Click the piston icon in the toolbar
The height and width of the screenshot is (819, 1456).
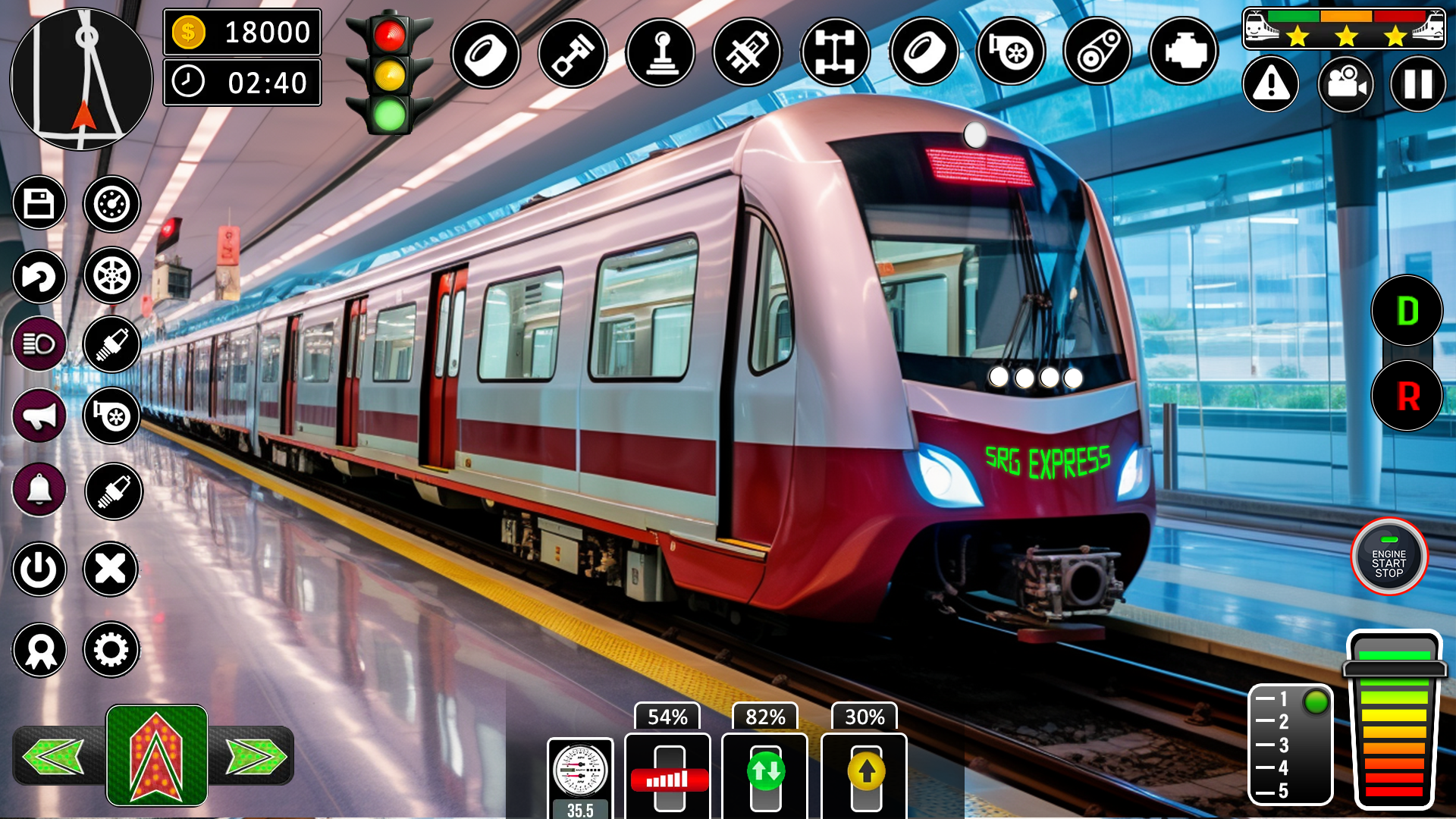point(573,51)
